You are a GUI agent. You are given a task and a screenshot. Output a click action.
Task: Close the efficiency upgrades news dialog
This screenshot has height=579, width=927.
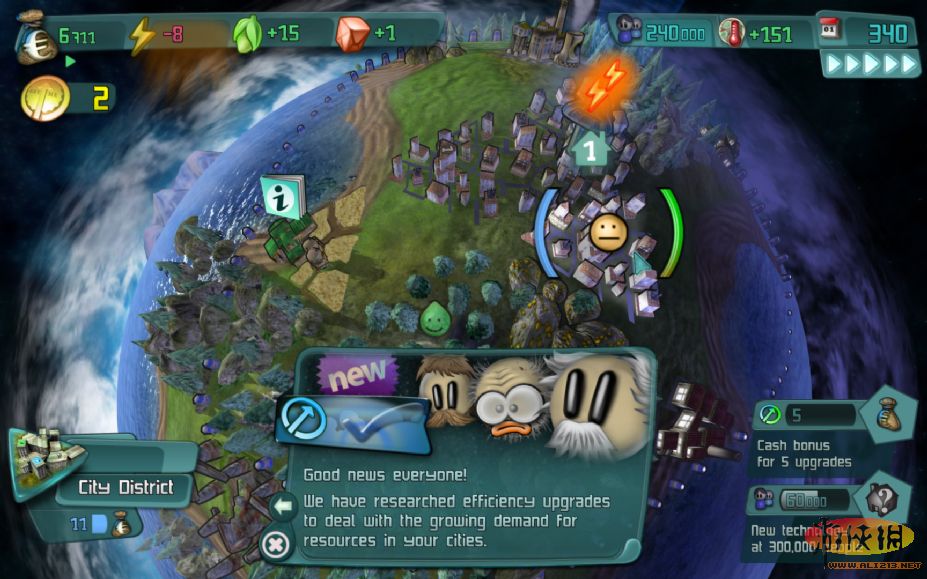pyautogui.click(x=275, y=544)
